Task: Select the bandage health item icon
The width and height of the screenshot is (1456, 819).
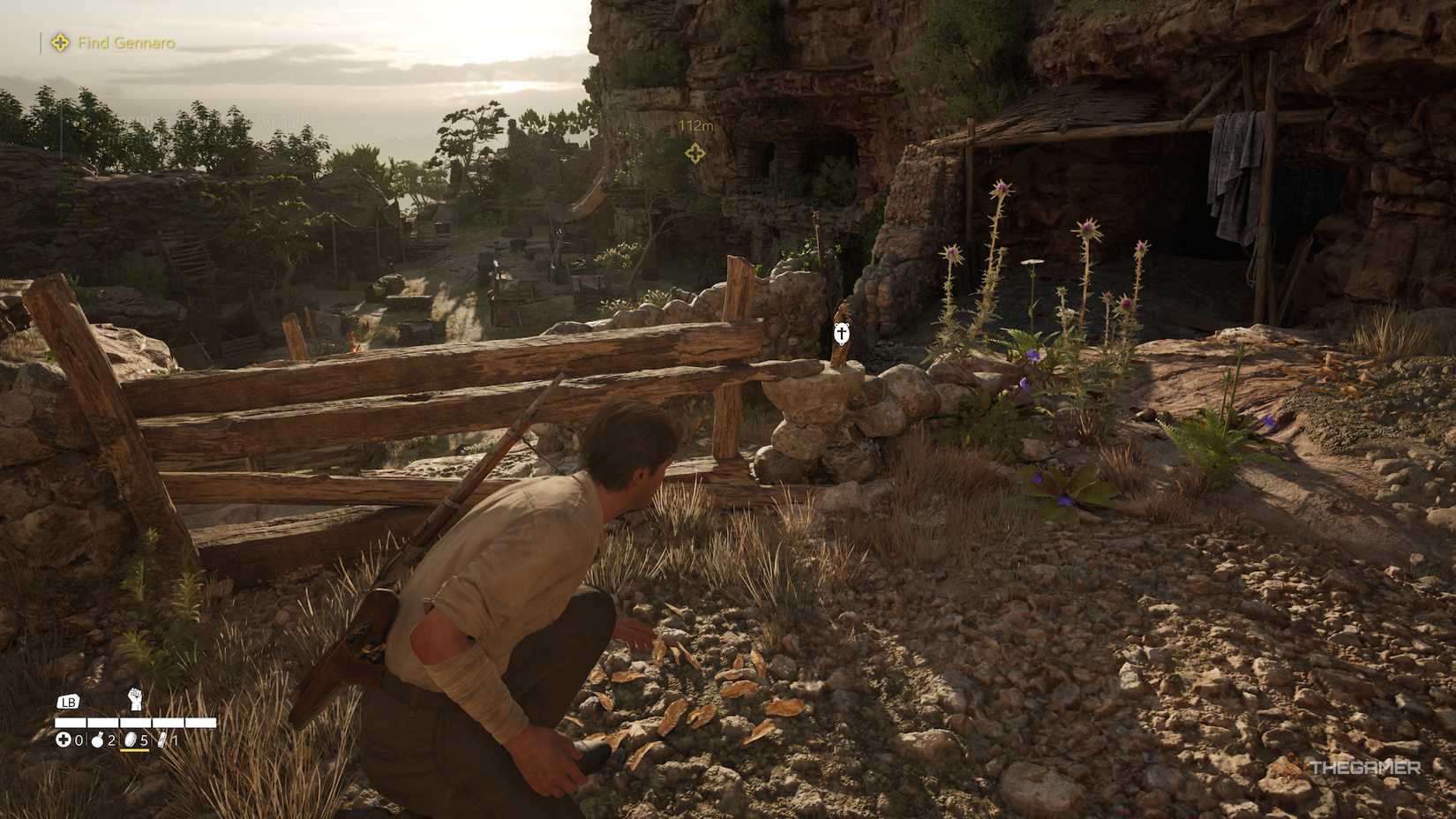Action: [x=64, y=740]
